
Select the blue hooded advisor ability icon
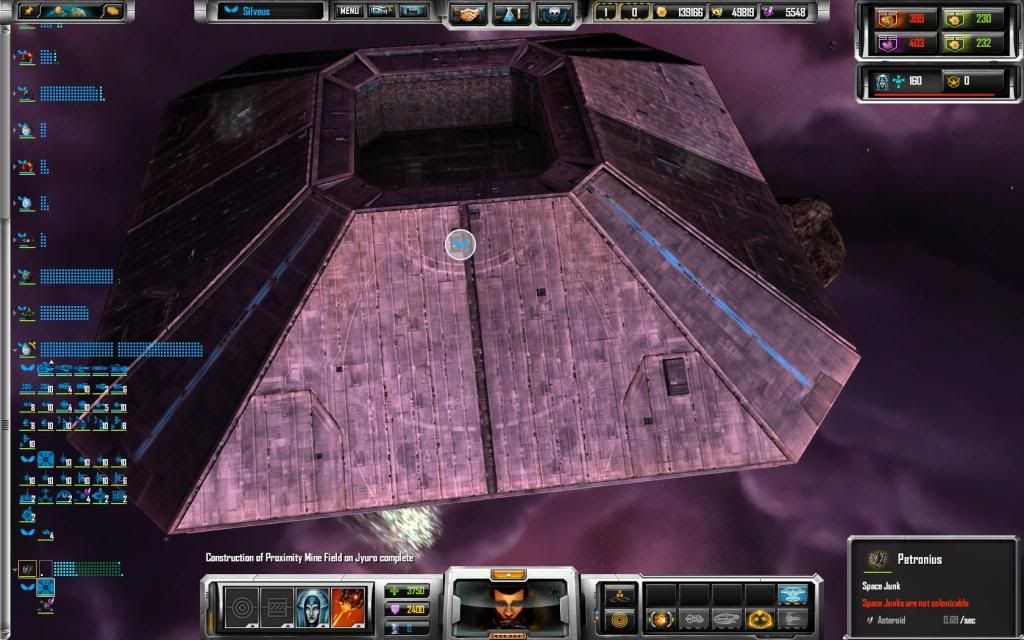306,605
